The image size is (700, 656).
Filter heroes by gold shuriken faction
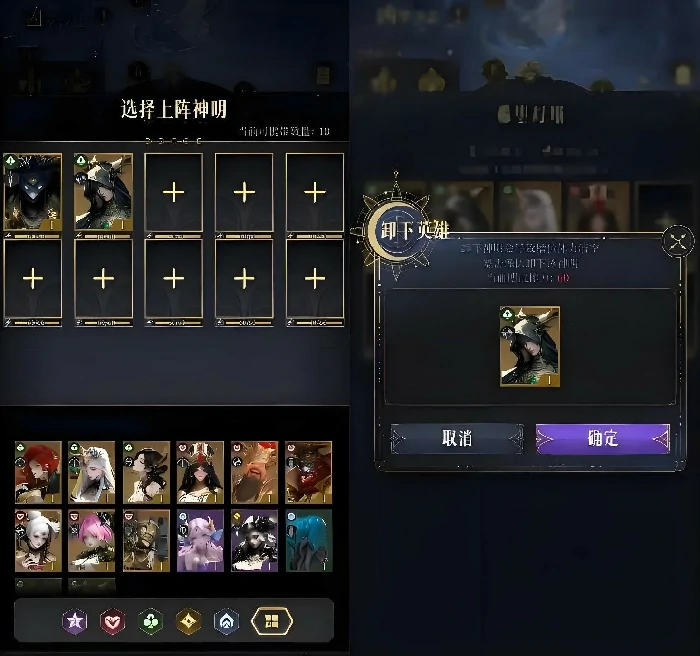(x=189, y=622)
